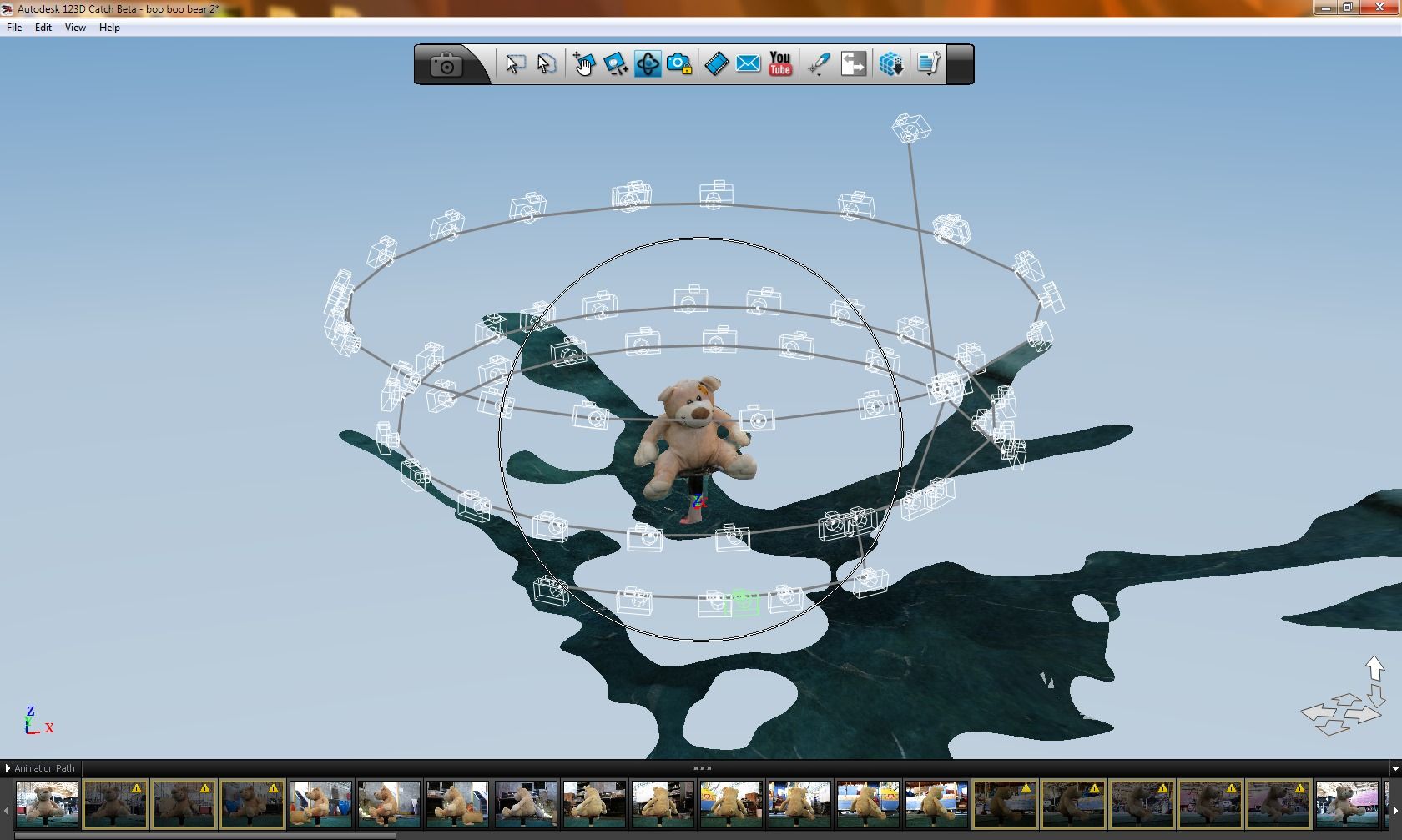Open the mesh generation tool
Screen dimensions: 1402x840
[x=890, y=64]
